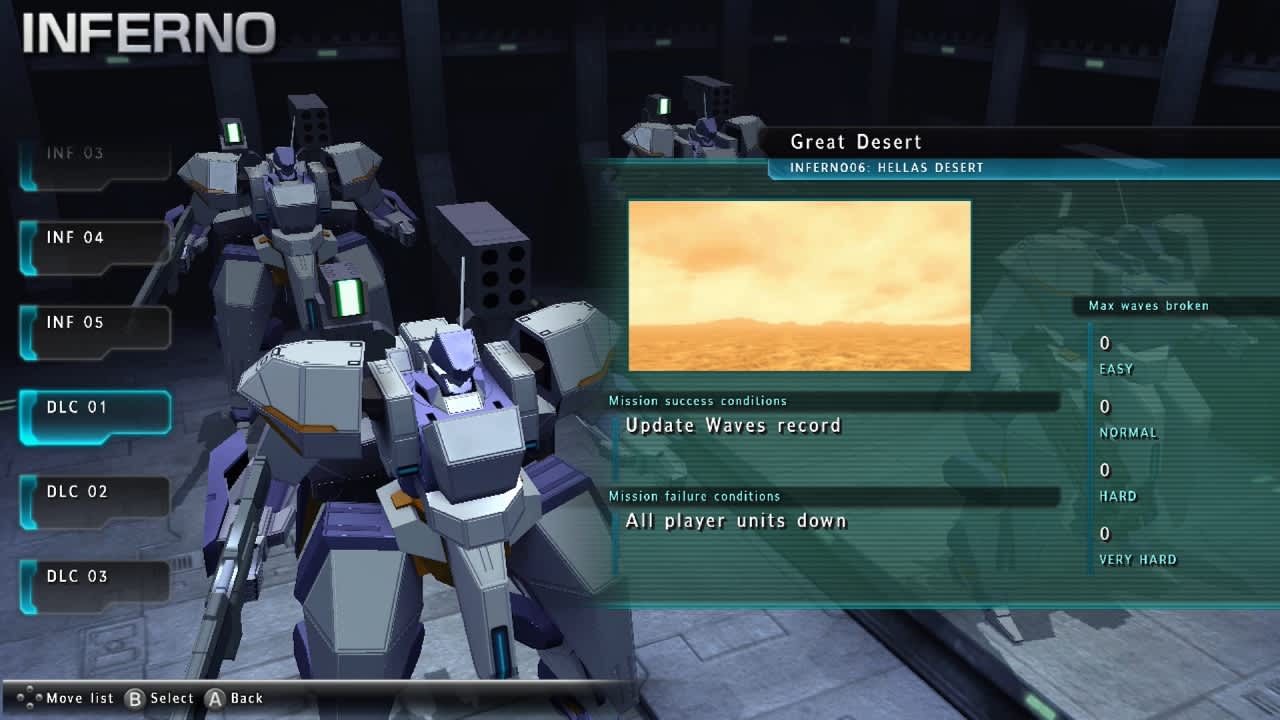Click the Max waves broken header
Viewport: 1280px width, 720px height.
pos(1147,305)
